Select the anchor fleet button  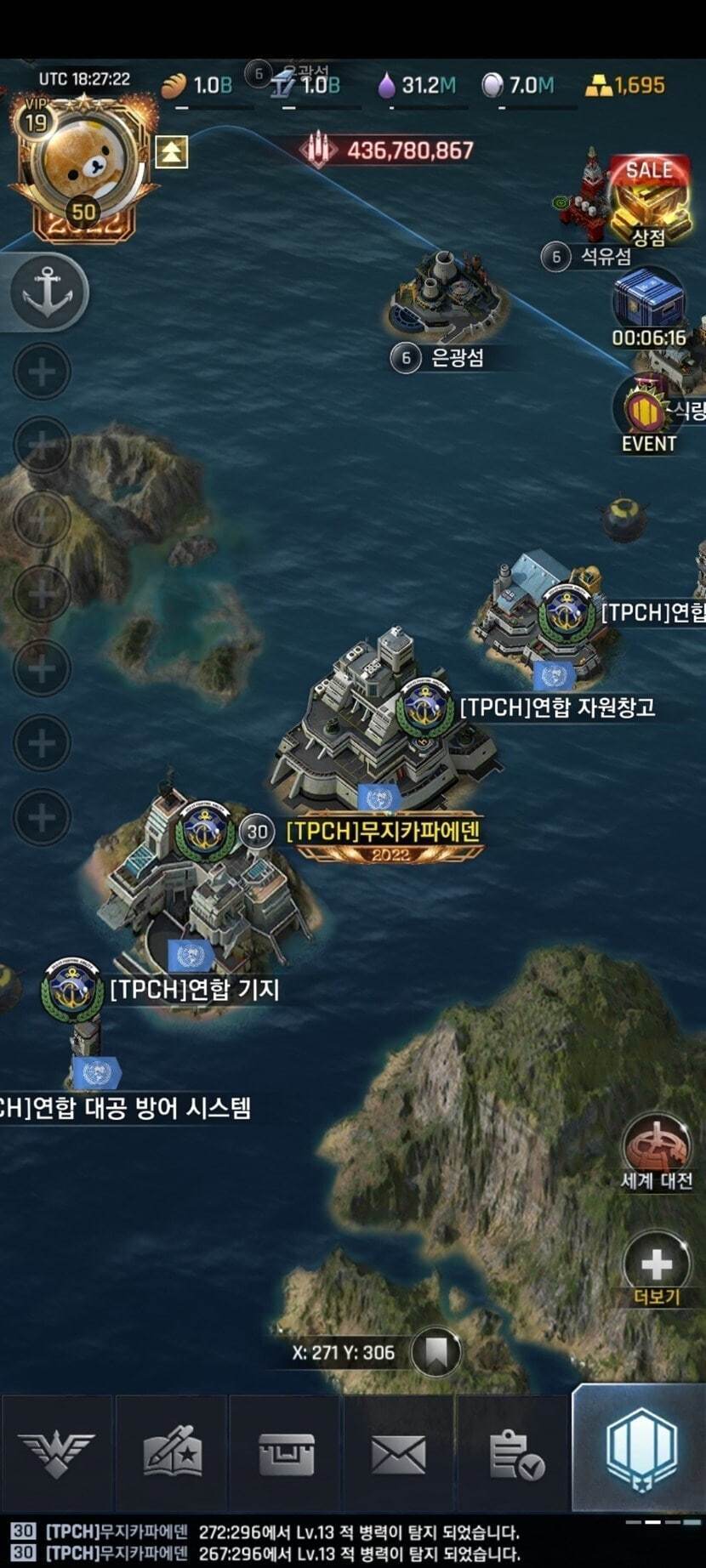coord(48,292)
